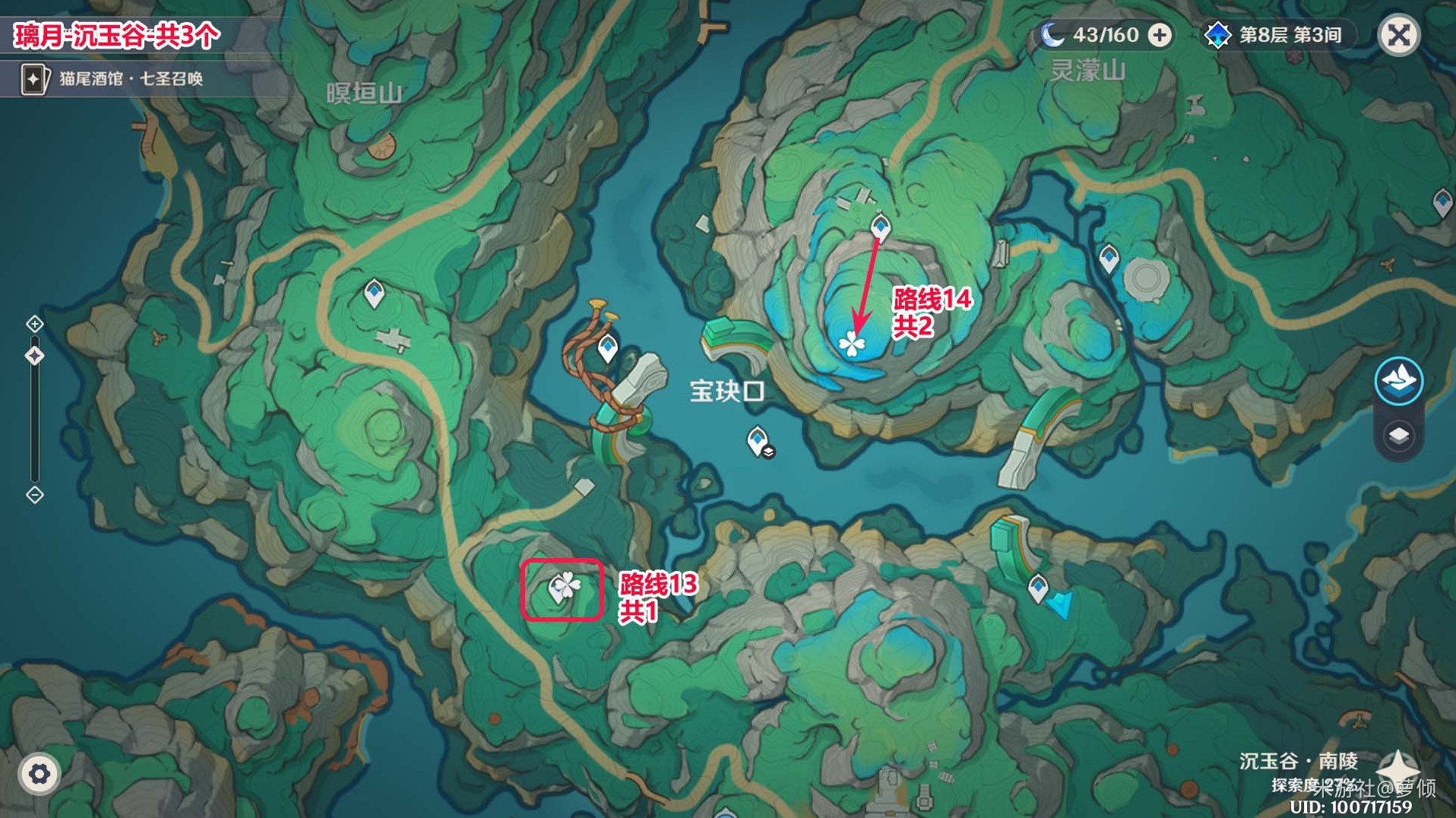1456x818 pixels.
Task: Open map settings with the gear icon
Action: coord(39,774)
